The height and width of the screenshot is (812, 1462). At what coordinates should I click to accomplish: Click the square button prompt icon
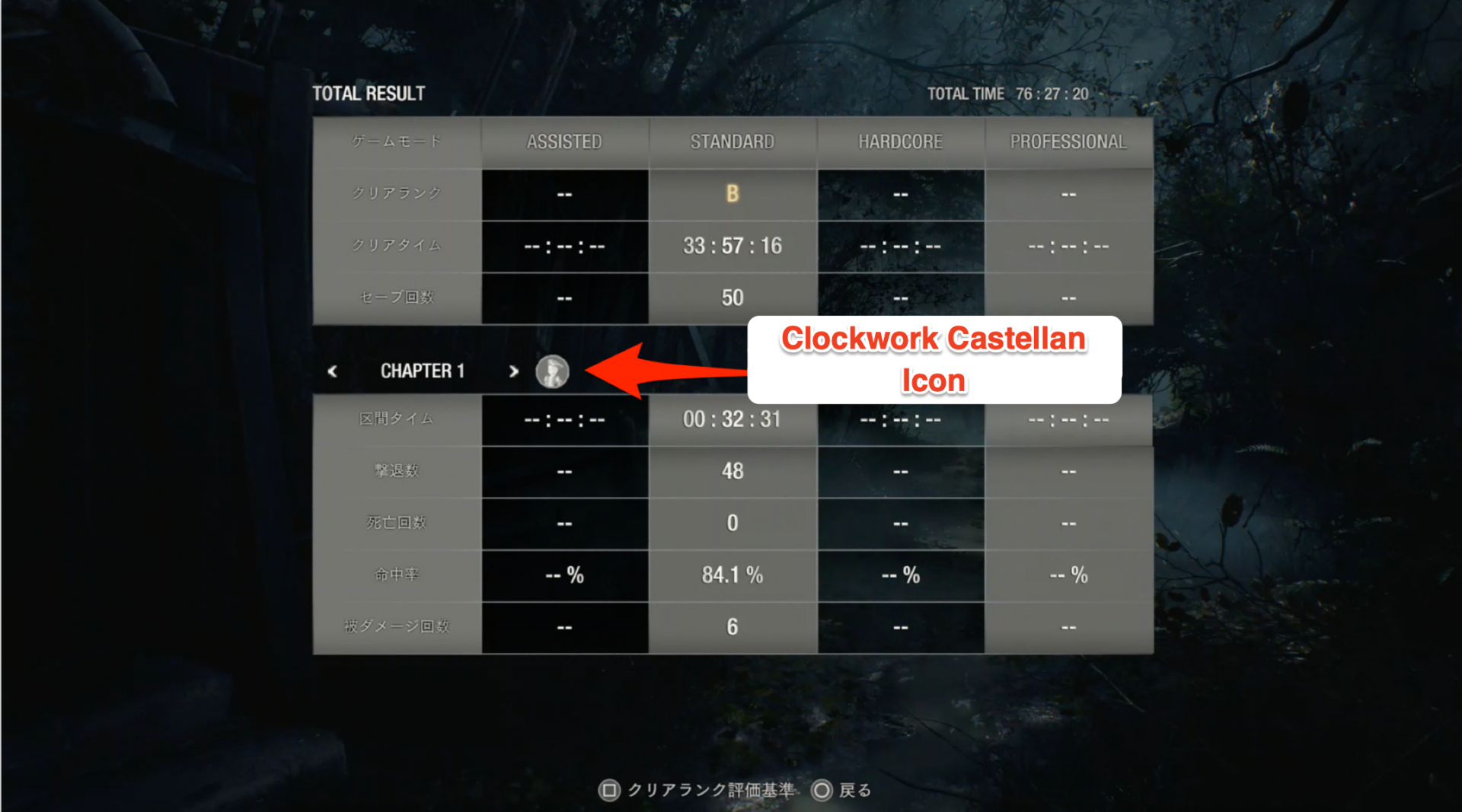pyautogui.click(x=608, y=791)
